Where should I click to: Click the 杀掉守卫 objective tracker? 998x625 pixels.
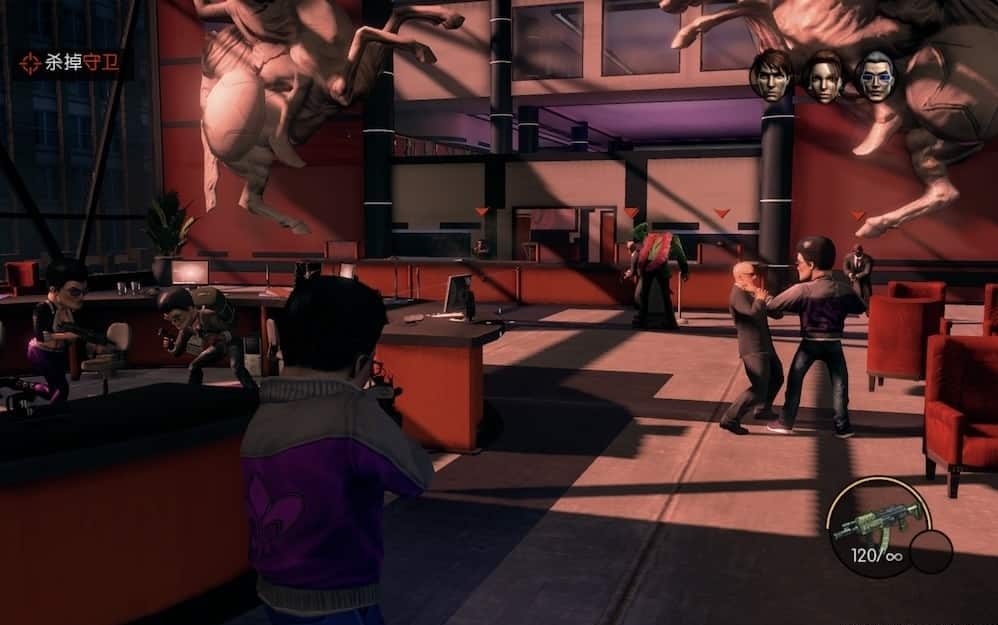pos(70,64)
